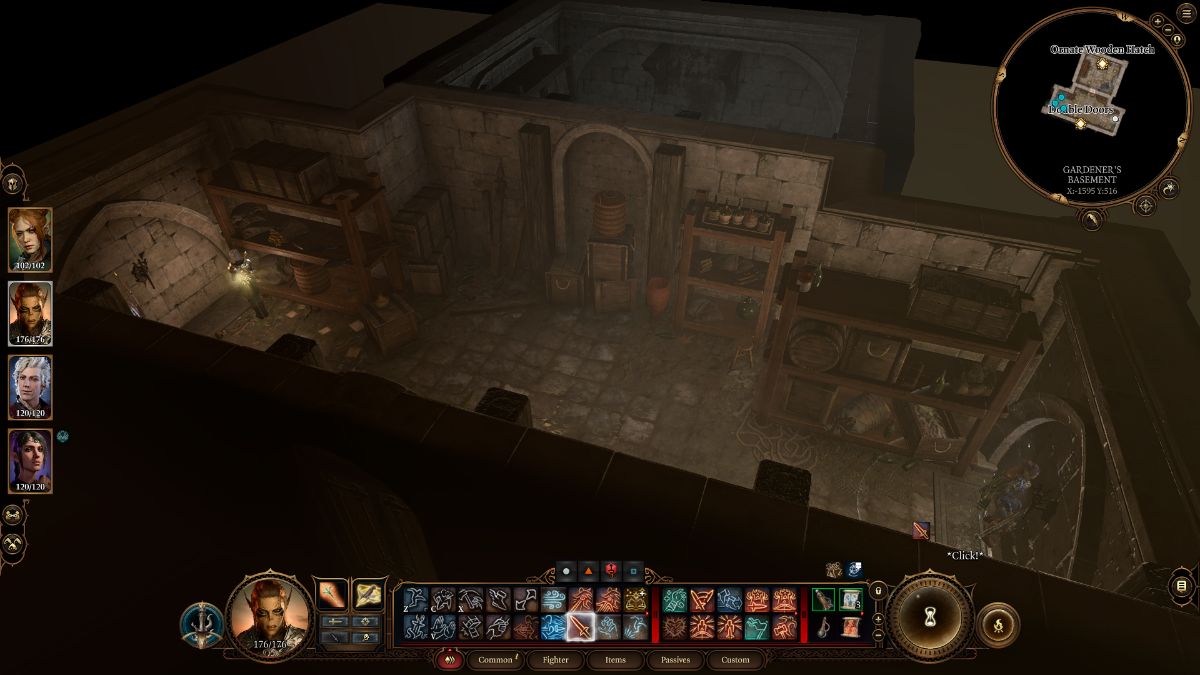Open the Fighter hotbar tab
This screenshot has height=675, width=1200.
554,660
